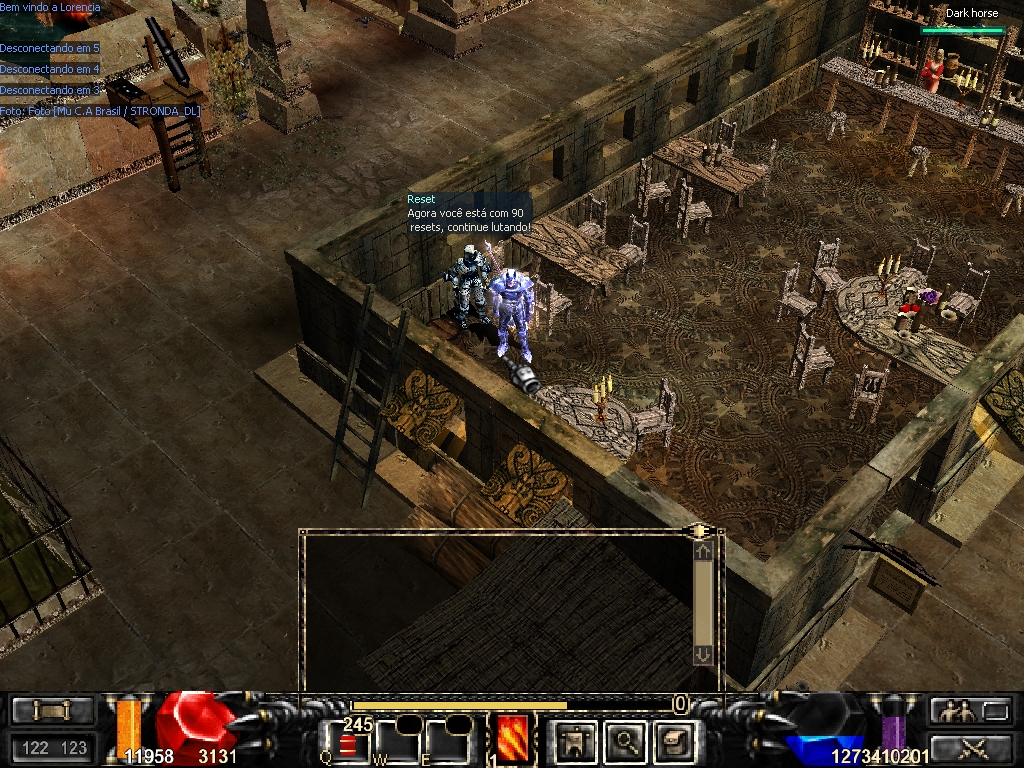Image resolution: width=1024 pixels, height=768 pixels.
Task: Open the character armor window
Action: point(576,741)
